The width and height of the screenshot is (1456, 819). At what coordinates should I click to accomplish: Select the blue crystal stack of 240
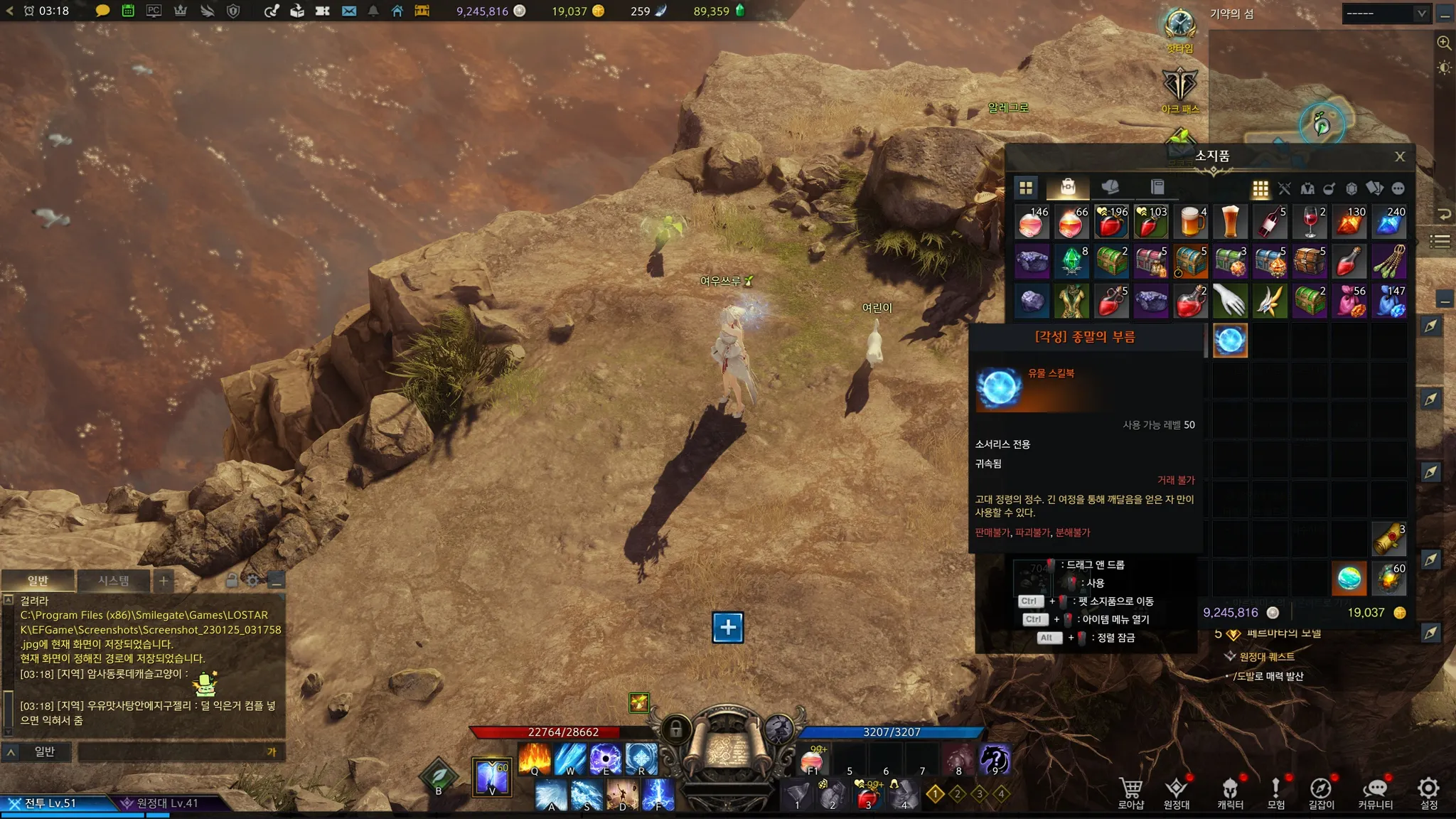pos(1389,223)
